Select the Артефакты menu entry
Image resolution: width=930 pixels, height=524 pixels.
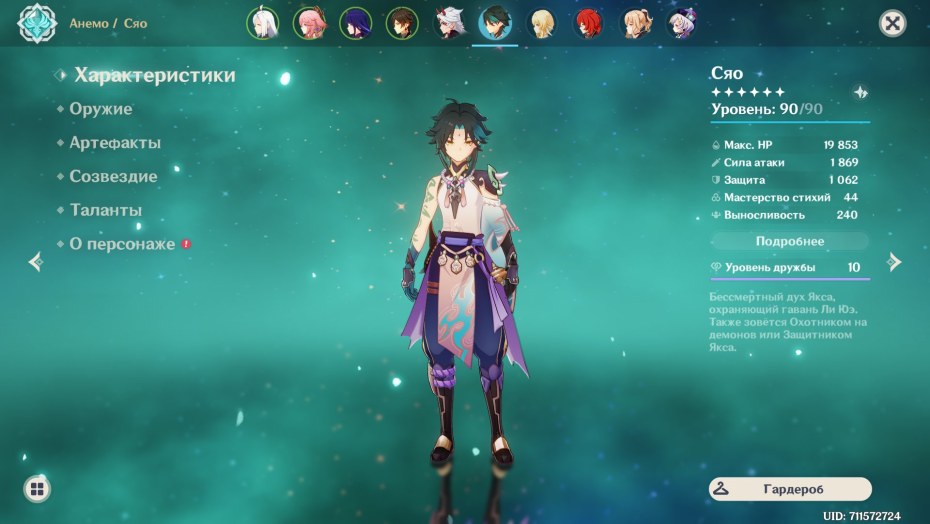click(115, 143)
